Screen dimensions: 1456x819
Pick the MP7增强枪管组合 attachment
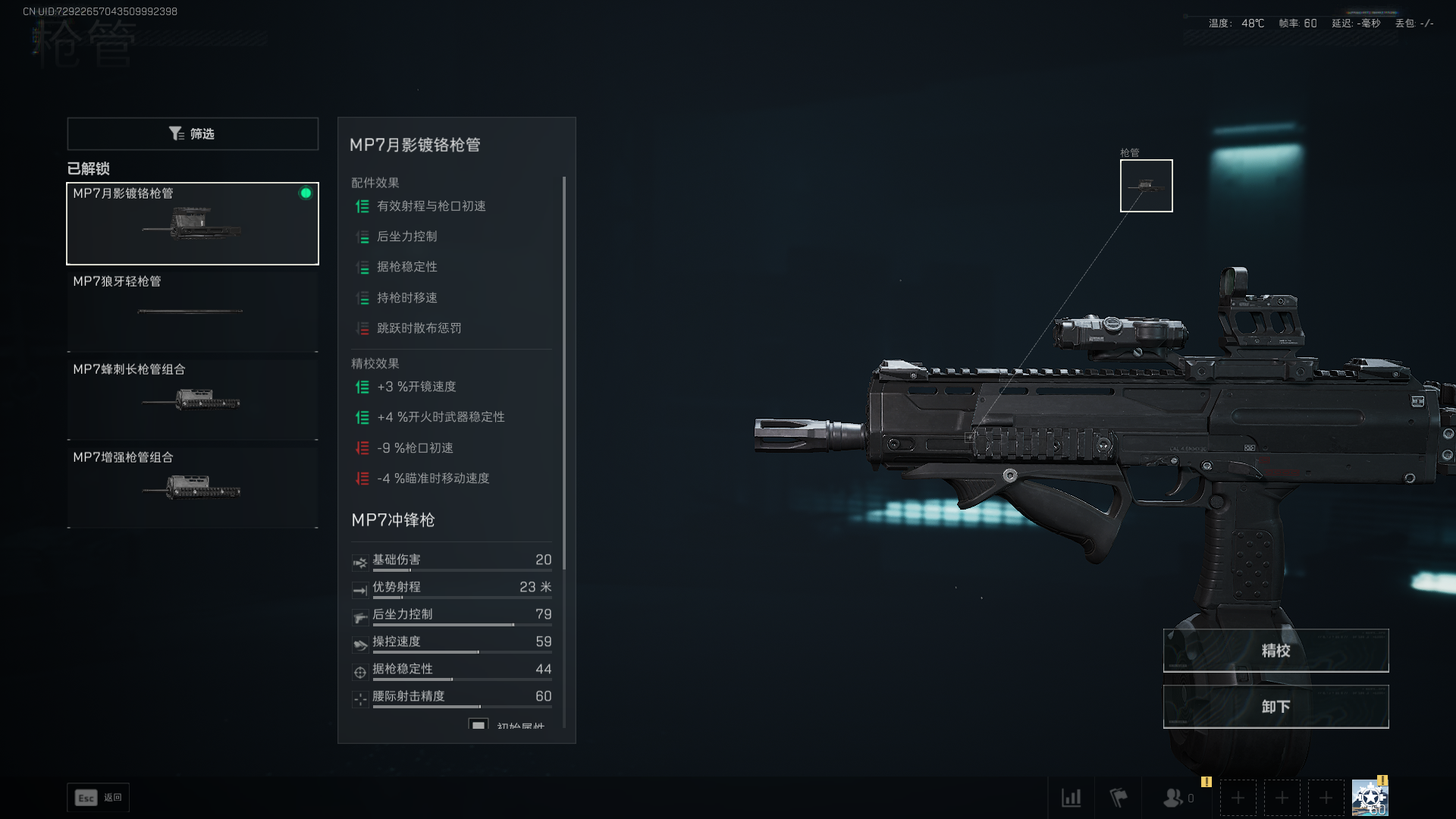(192, 486)
